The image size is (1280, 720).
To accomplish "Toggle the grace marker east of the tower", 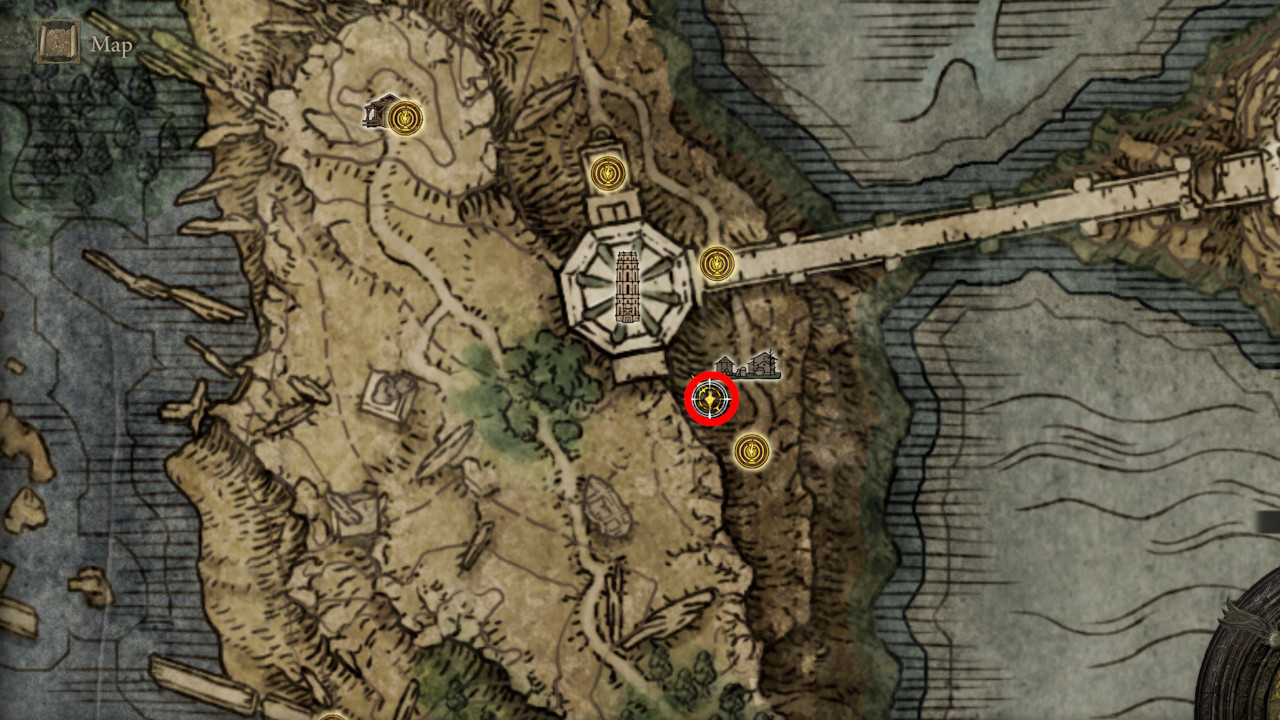I will tap(716, 264).
